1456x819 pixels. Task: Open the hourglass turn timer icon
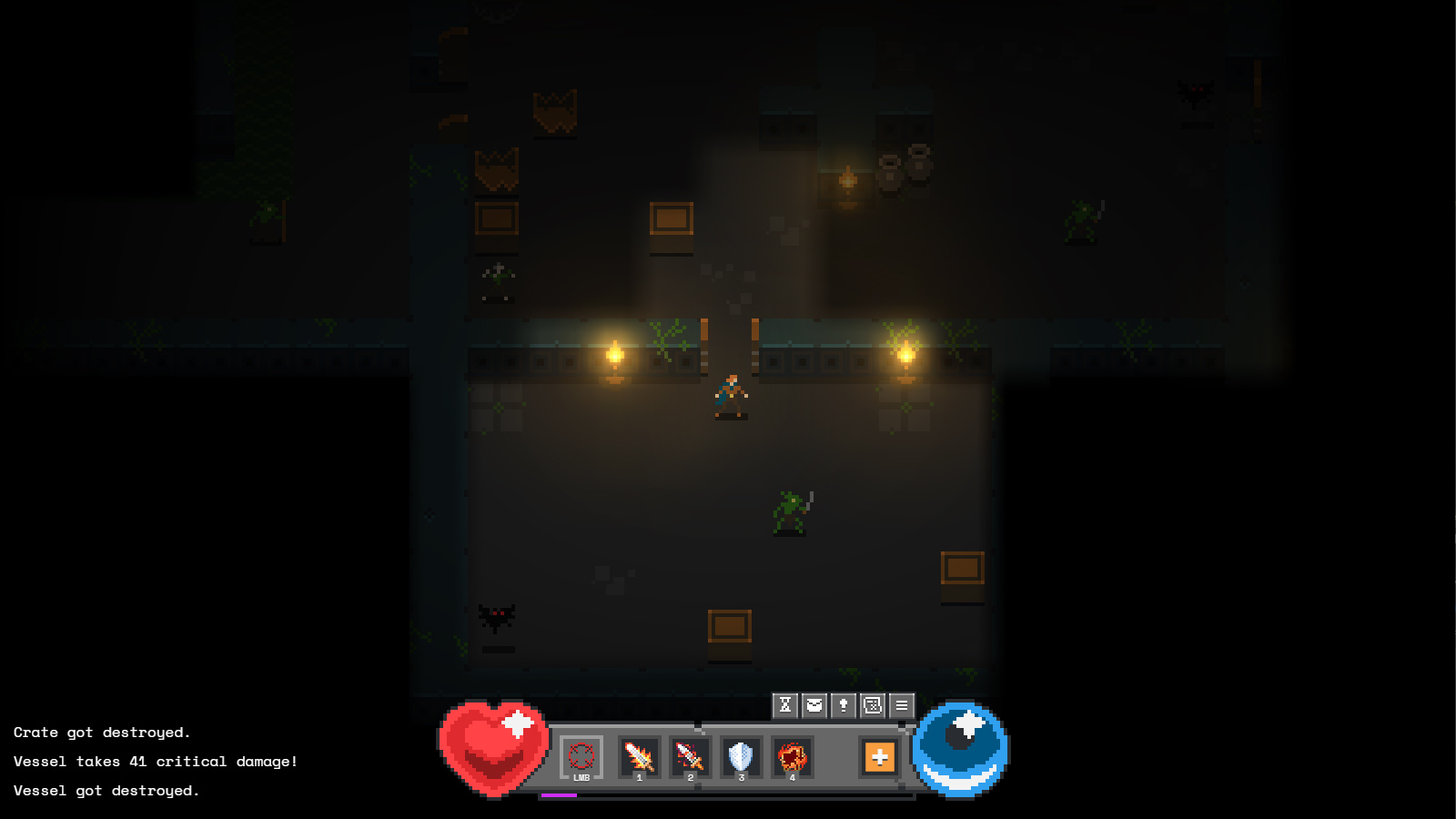(x=784, y=704)
